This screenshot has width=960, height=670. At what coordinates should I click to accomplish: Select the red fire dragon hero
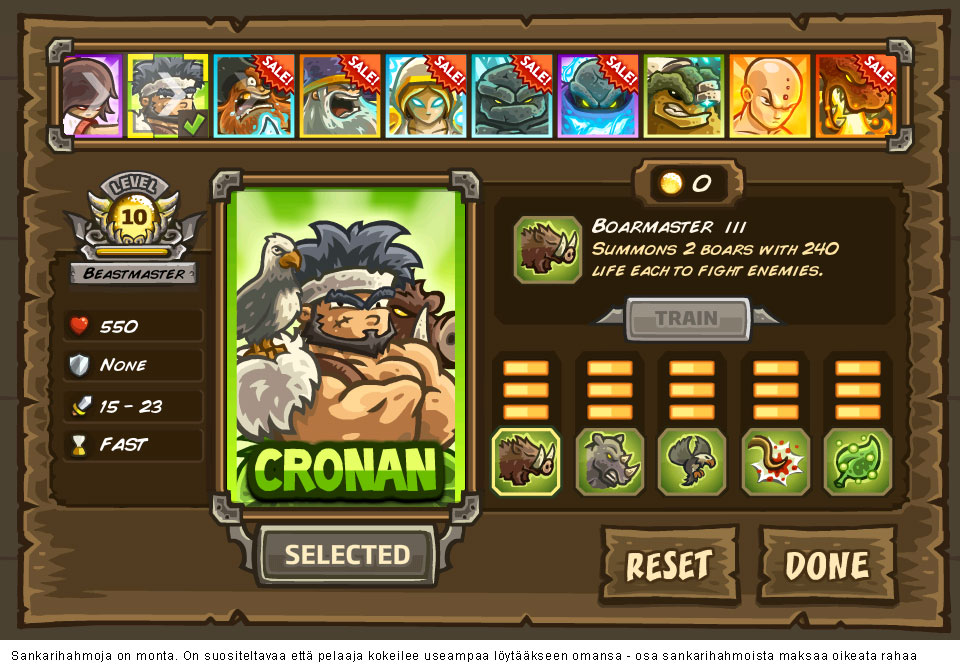click(x=856, y=96)
